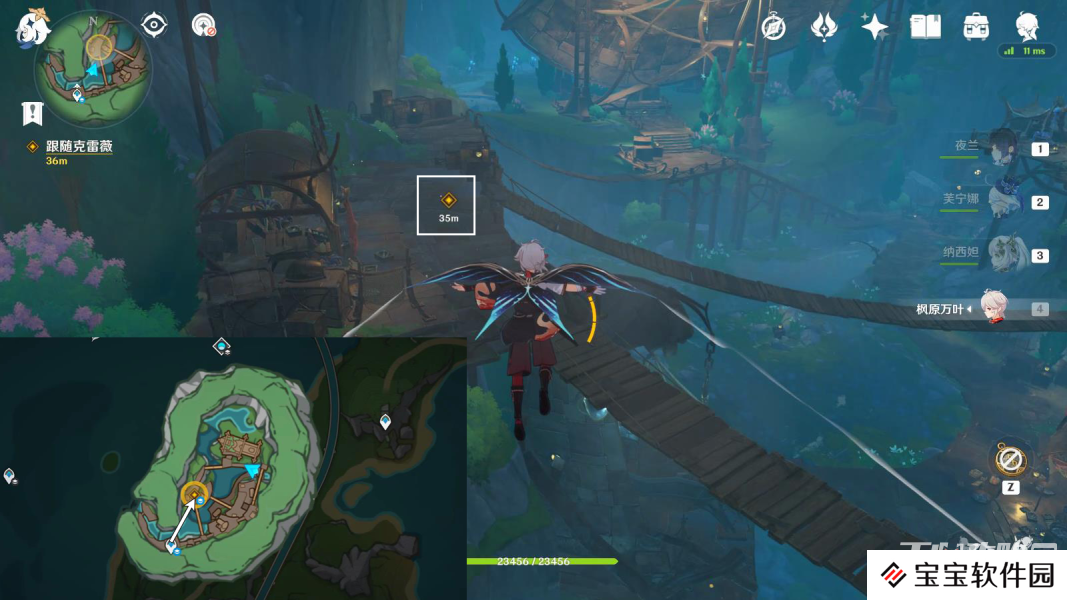Open the circular minimap
1067x600 pixels.
tap(93, 68)
